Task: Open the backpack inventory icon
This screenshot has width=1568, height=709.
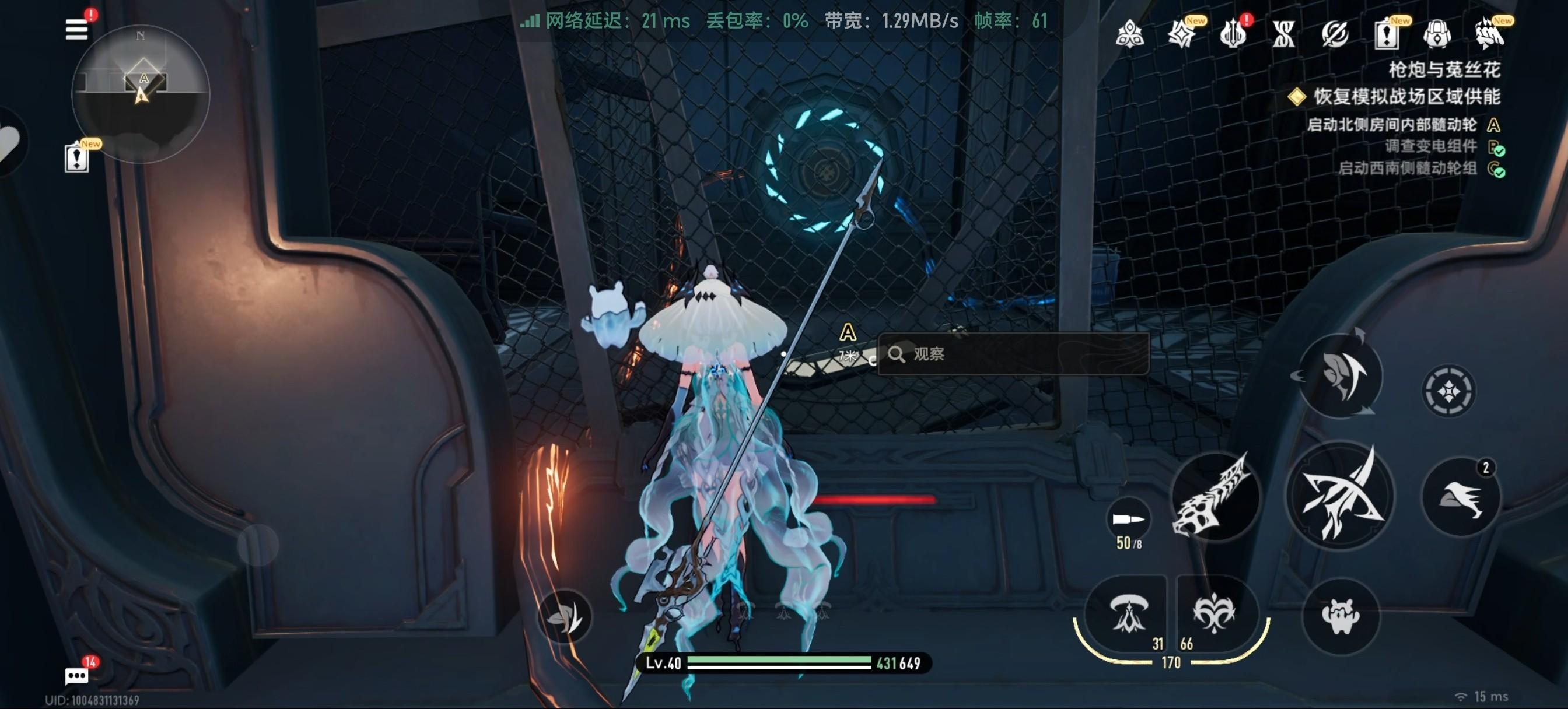Action: coord(1437,34)
